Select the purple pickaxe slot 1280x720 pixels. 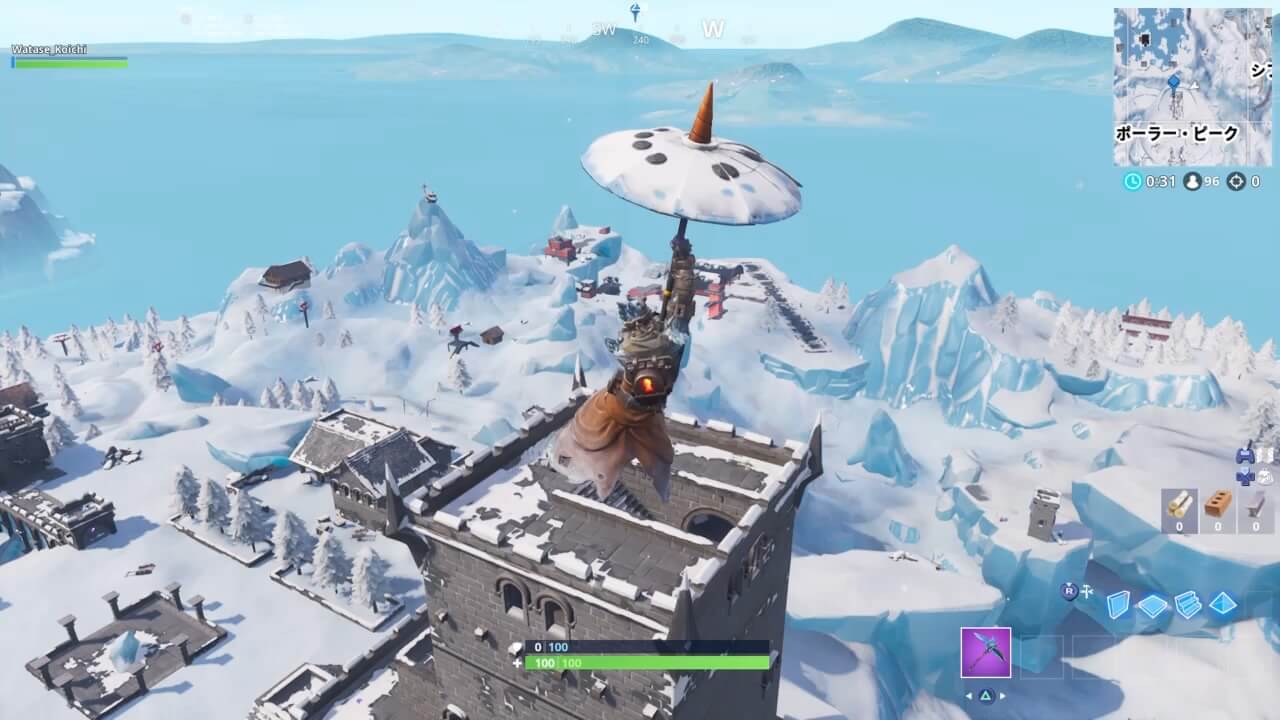click(985, 652)
